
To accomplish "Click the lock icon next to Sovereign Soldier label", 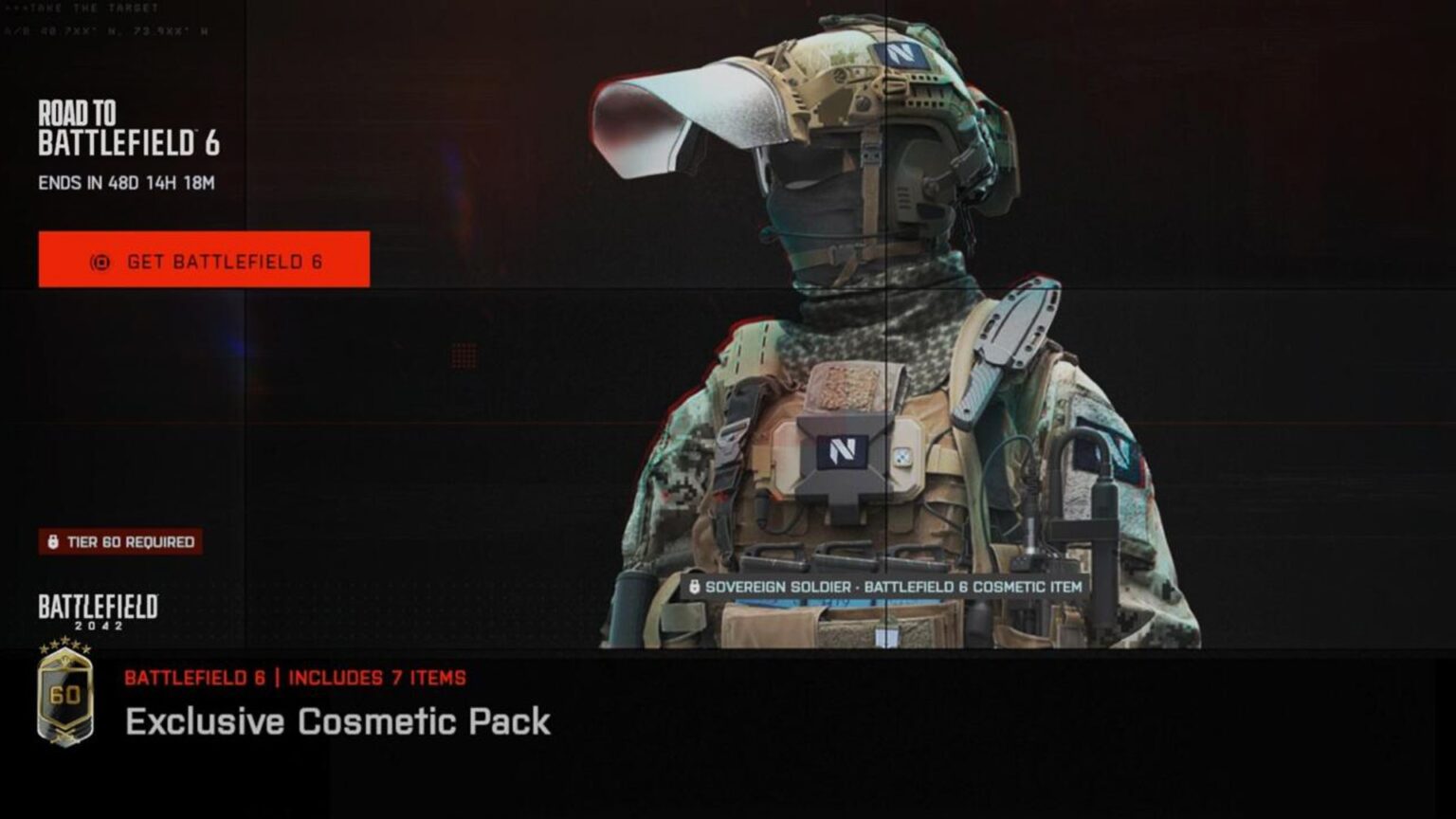I will click(x=696, y=586).
